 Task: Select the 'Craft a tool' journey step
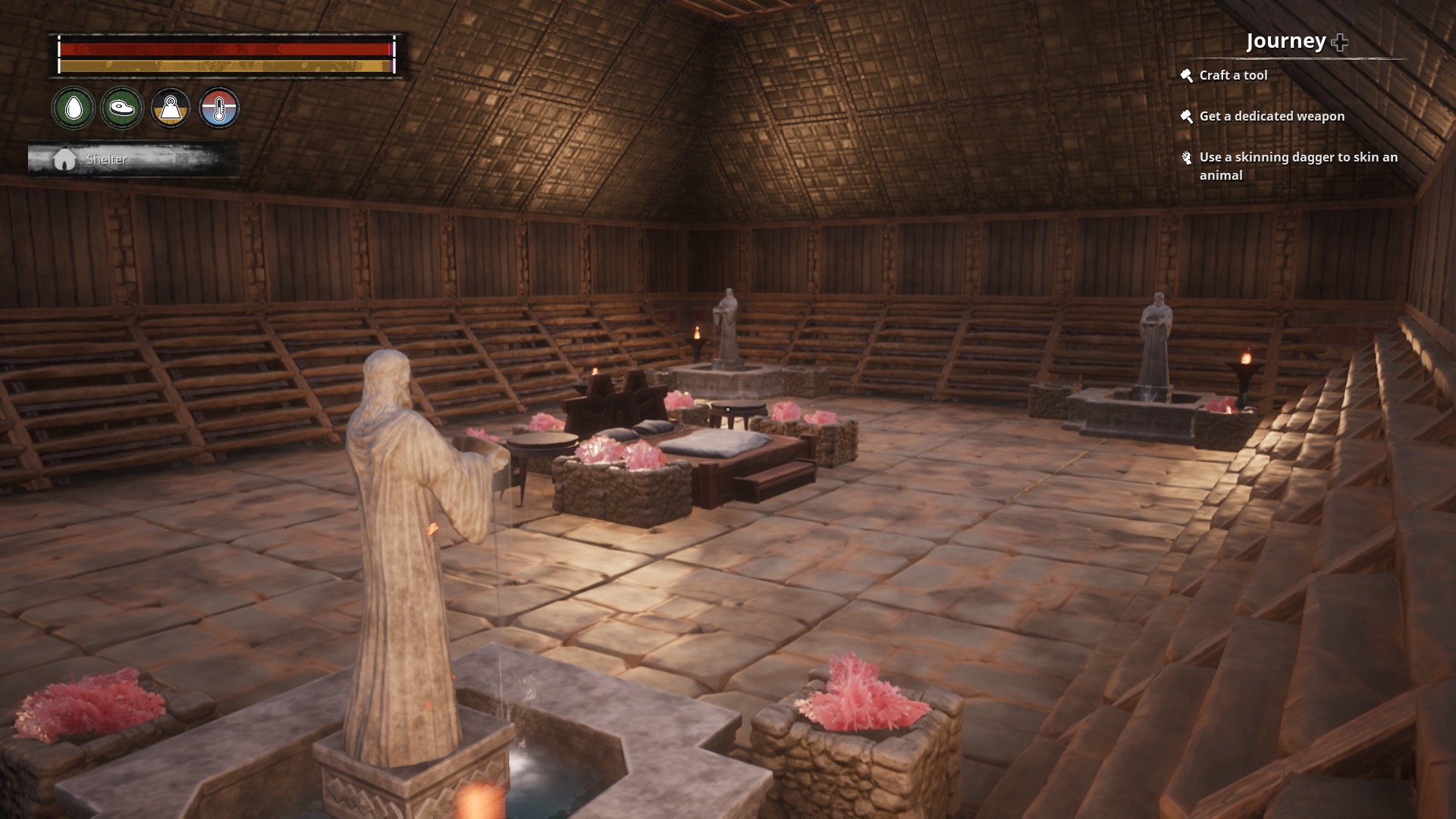1233,75
